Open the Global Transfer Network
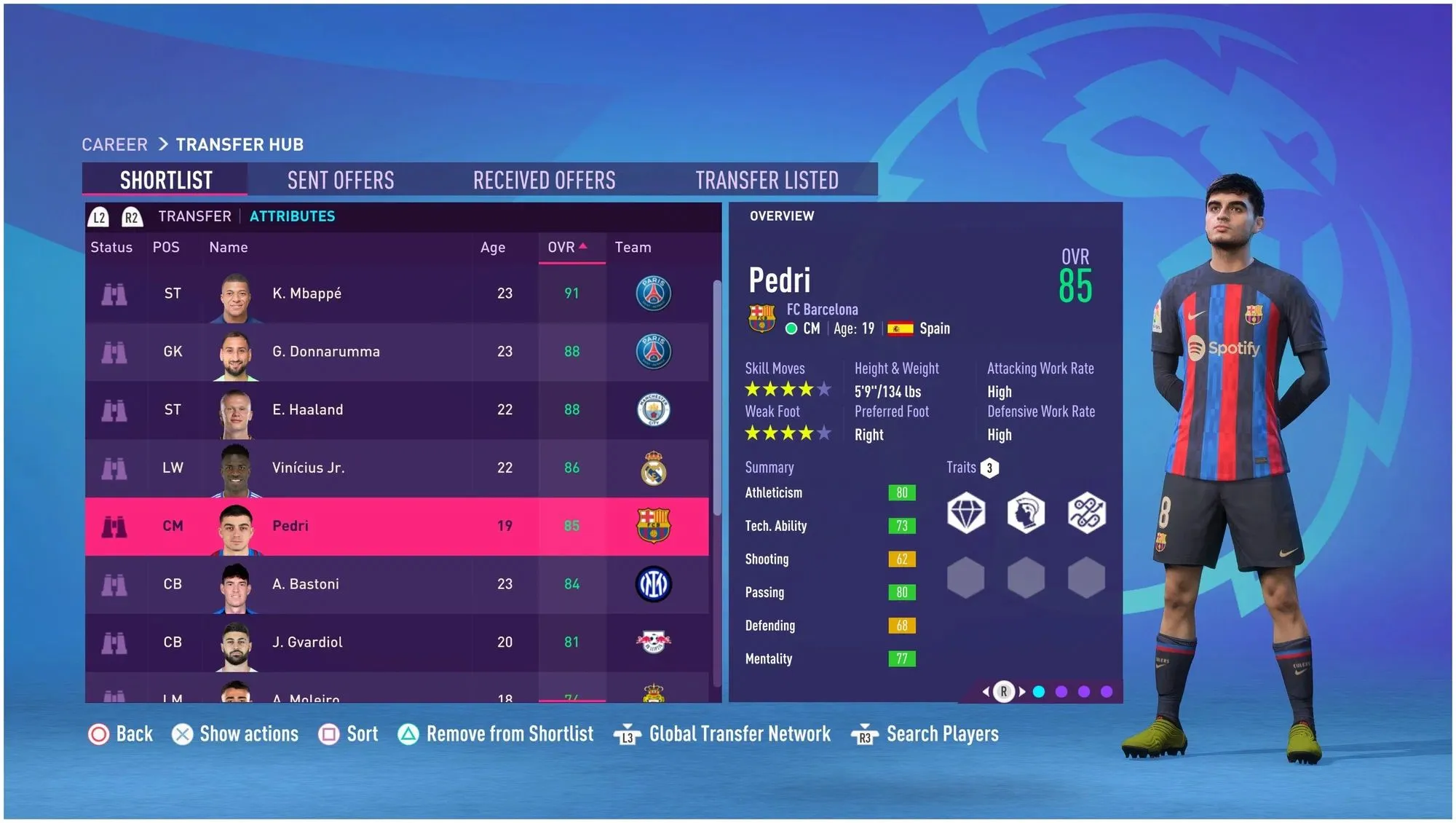1456x823 pixels. 723,734
